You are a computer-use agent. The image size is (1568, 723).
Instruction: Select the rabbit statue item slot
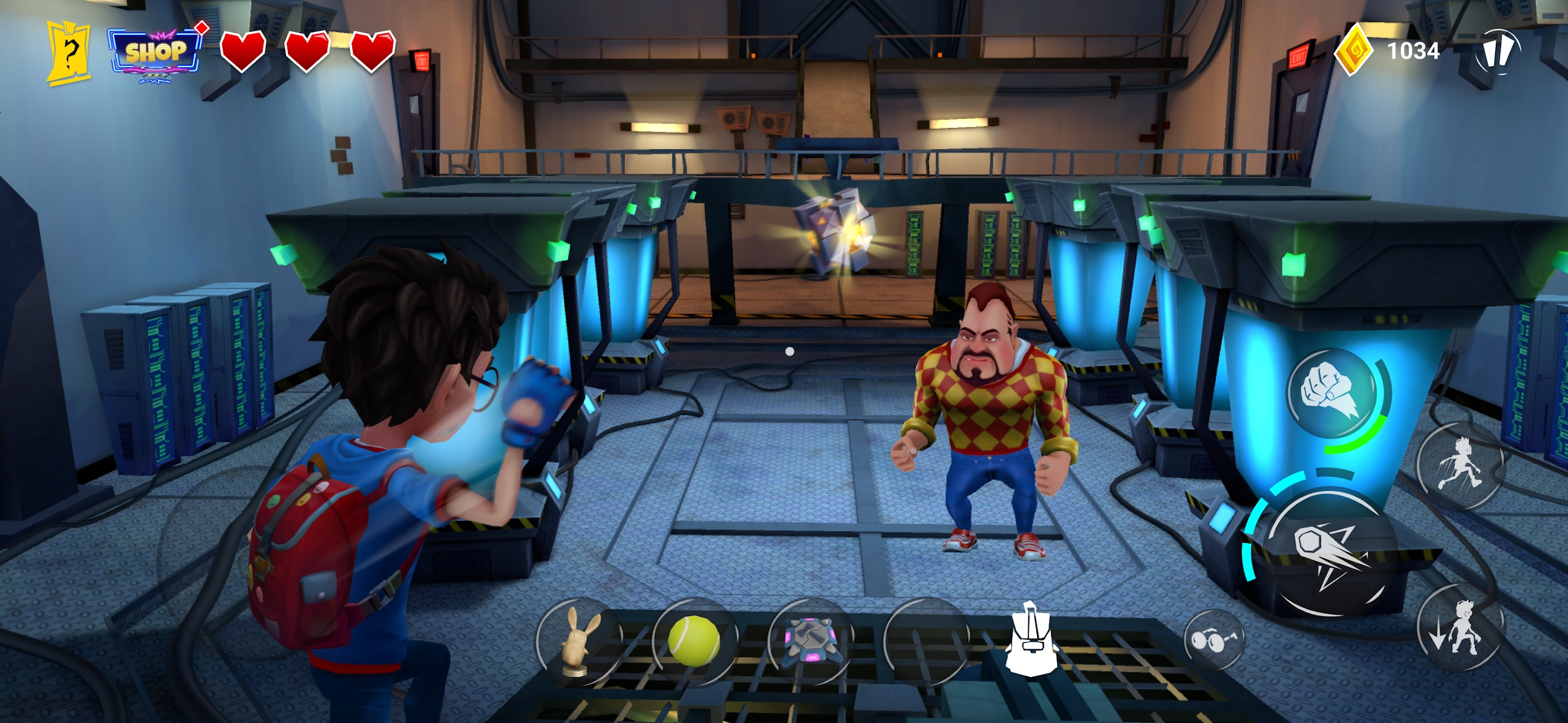pos(579,642)
